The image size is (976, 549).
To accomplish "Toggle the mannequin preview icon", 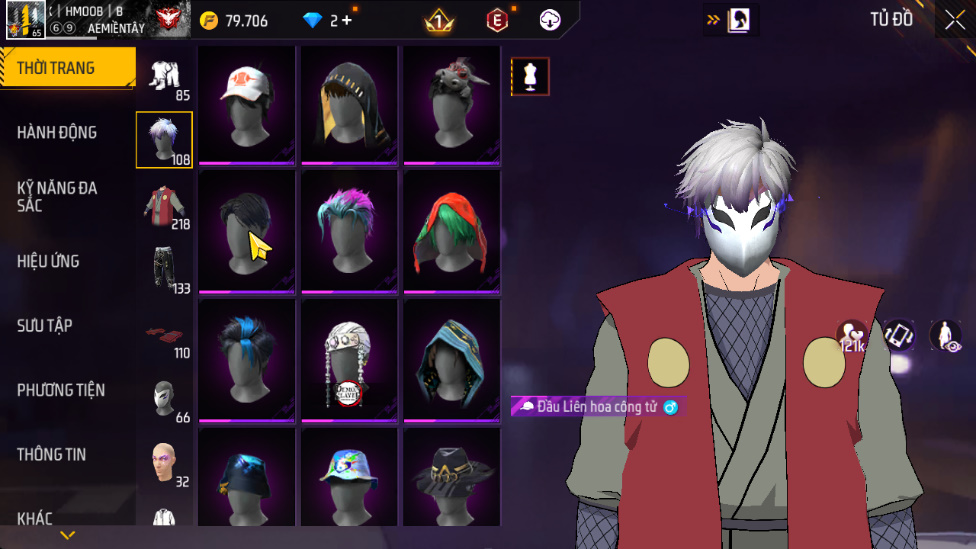I will point(530,76).
